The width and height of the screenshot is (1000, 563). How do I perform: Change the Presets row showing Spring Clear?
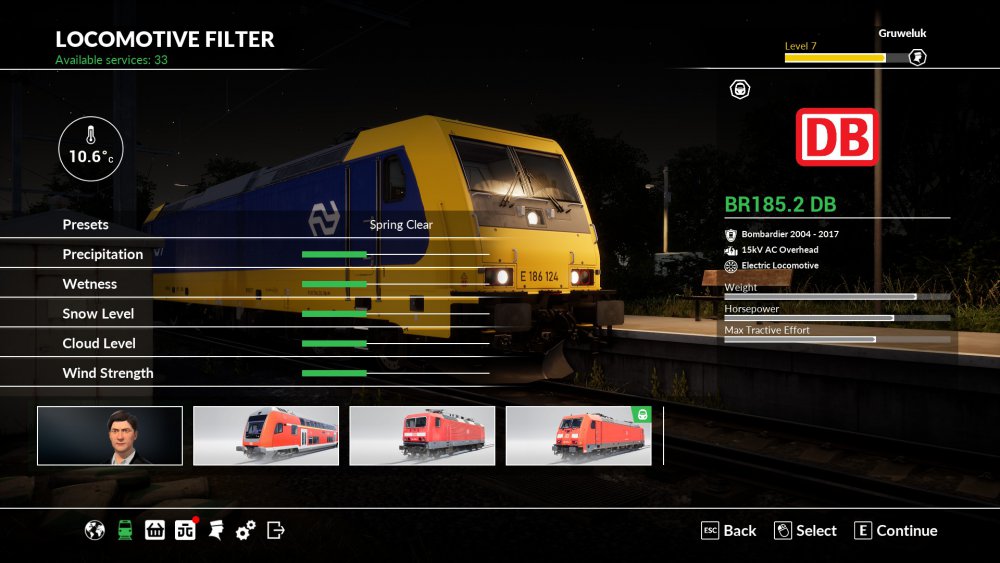pyautogui.click(x=401, y=225)
